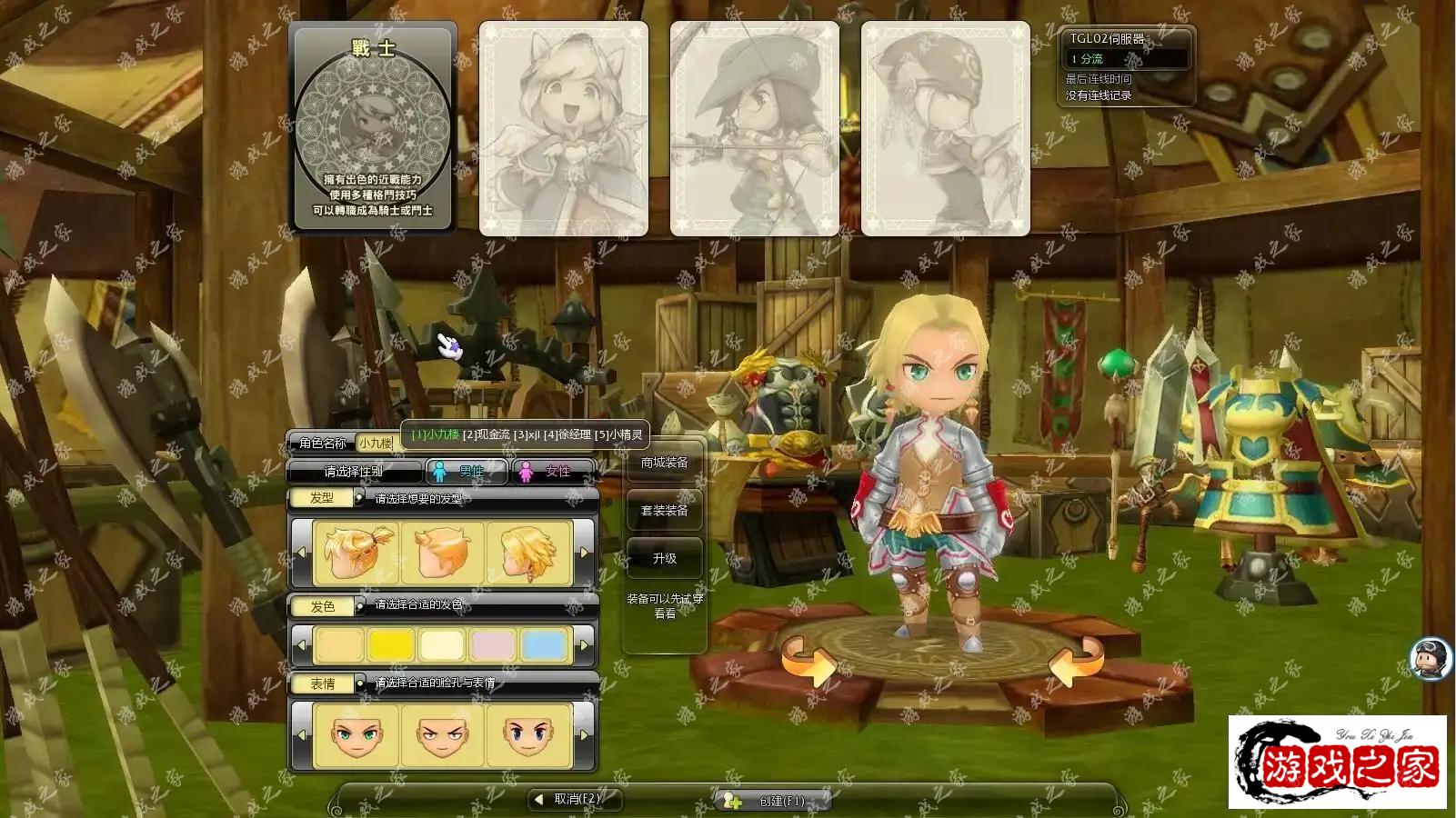Select the green-eyed face with angry brows

coord(443,734)
